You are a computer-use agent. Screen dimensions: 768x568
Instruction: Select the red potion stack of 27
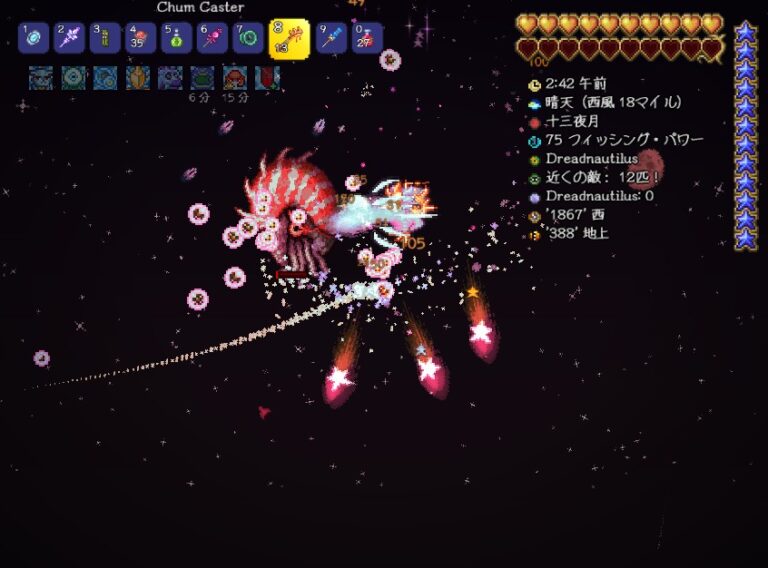pyautogui.click(x=367, y=38)
